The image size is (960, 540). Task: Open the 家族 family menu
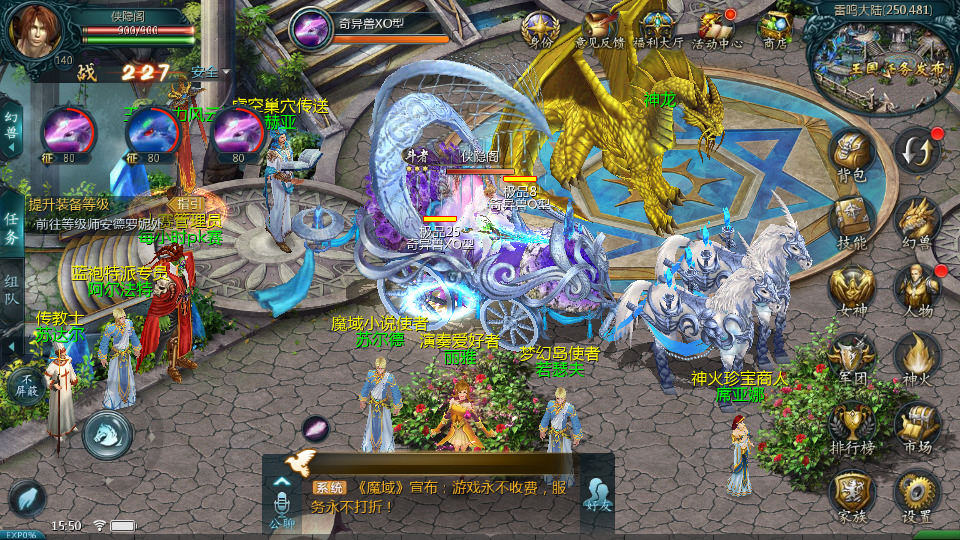(852, 493)
